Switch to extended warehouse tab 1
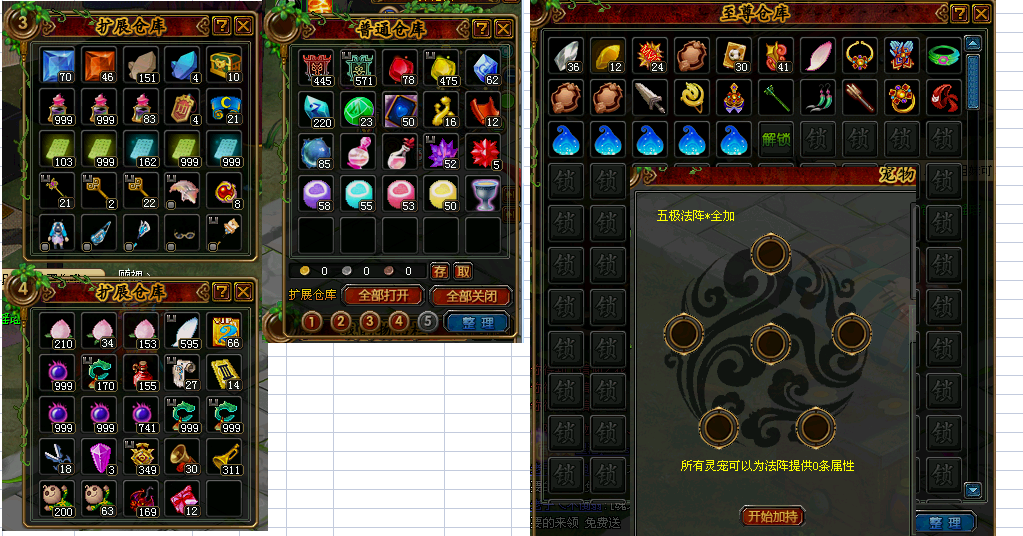The image size is (1023, 536). [x=312, y=321]
